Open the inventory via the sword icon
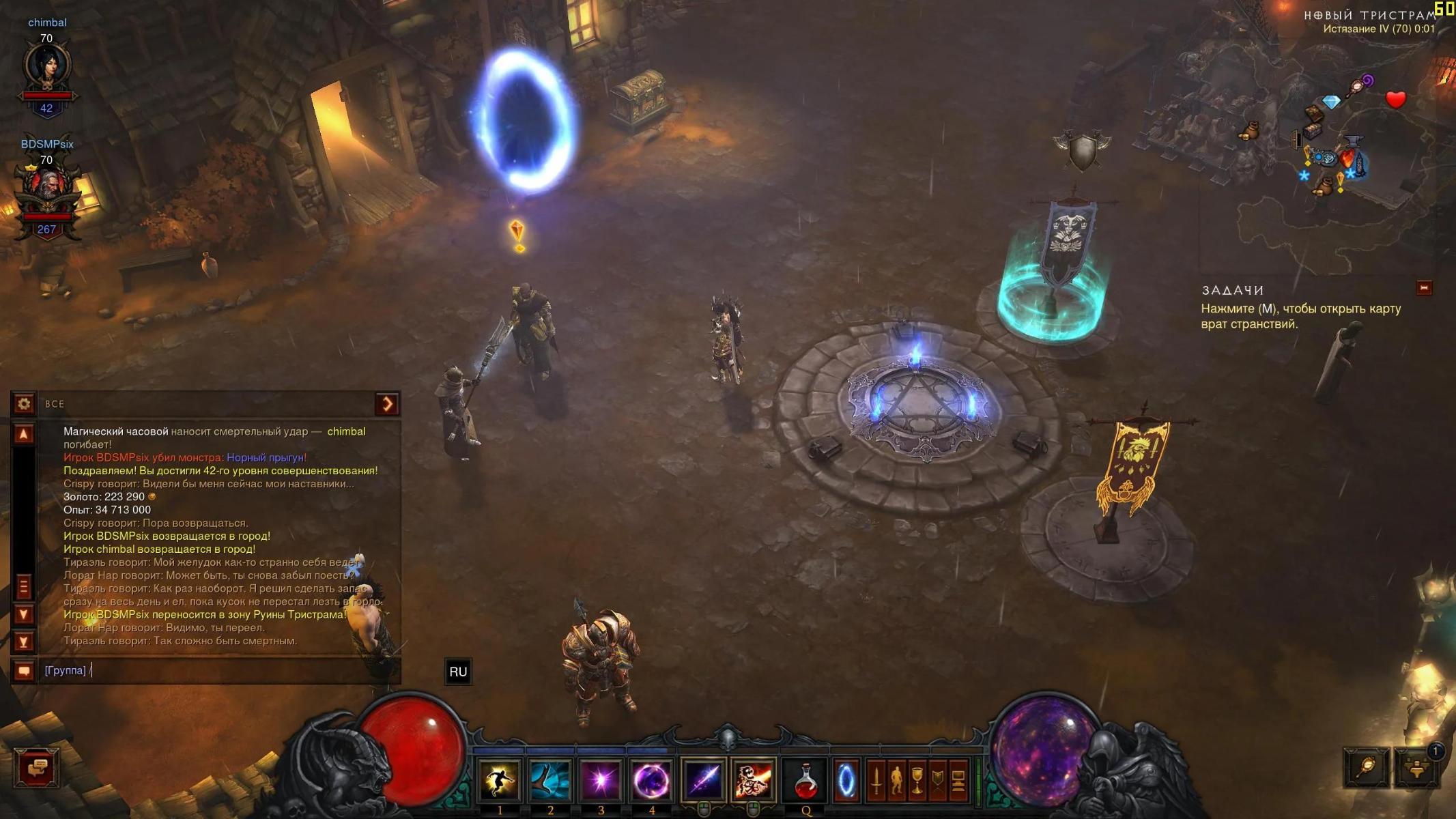 click(876, 779)
